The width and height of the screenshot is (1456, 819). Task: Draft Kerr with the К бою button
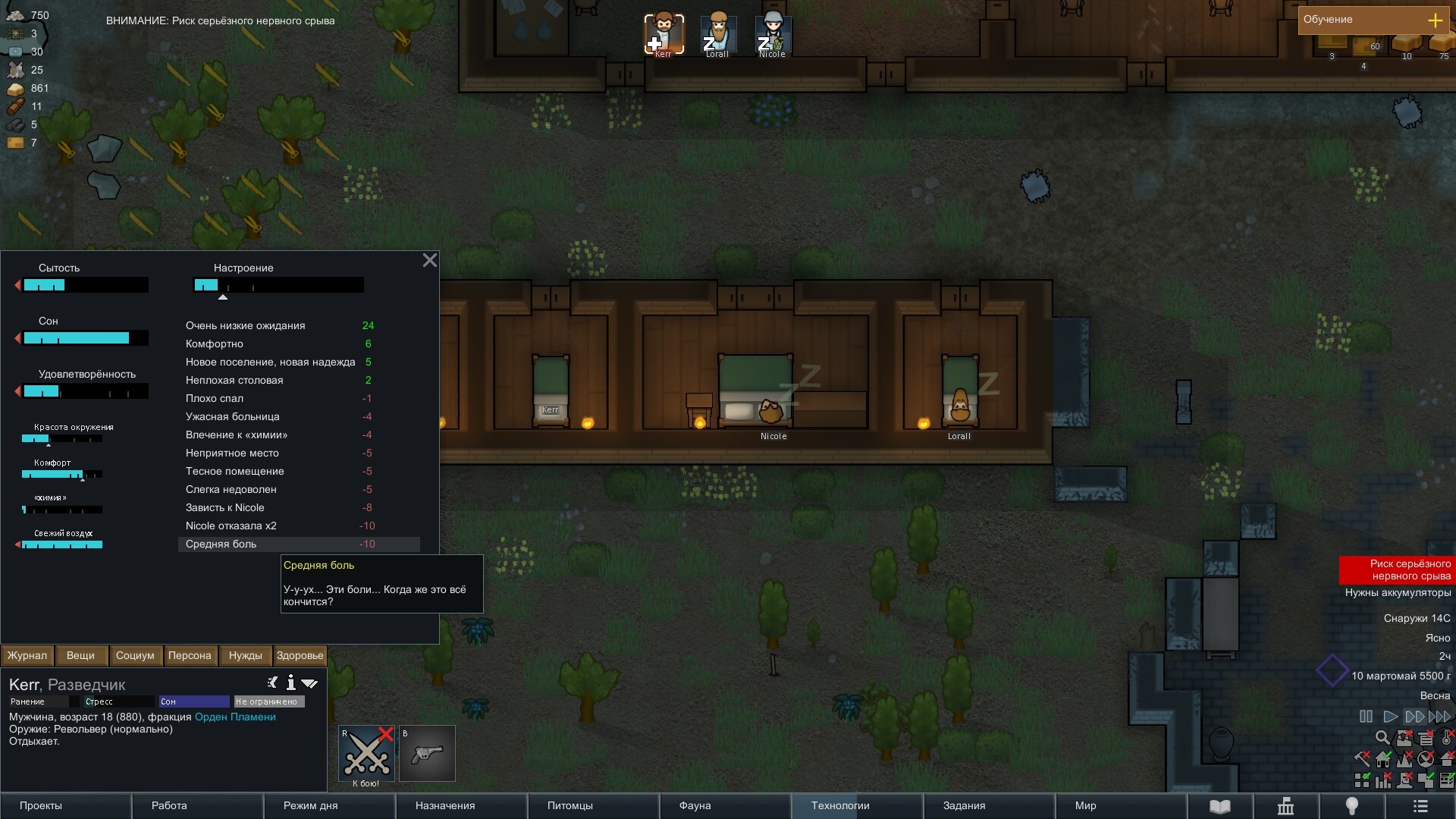(x=367, y=754)
